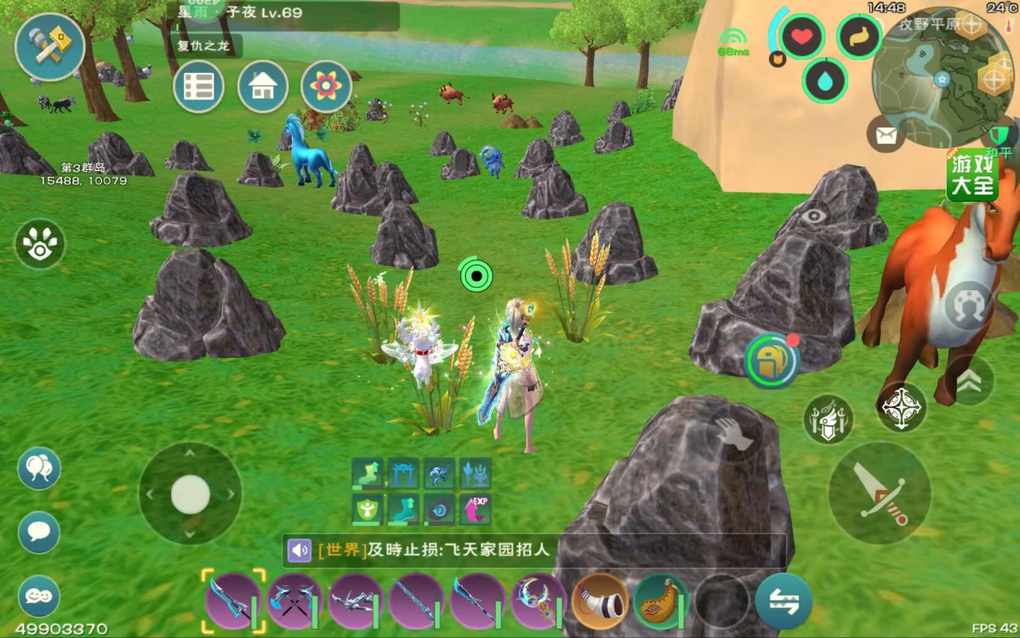Tap the four-point cross skill button
The width and height of the screenshot is (1020, 638).
[x=902, y=407]
